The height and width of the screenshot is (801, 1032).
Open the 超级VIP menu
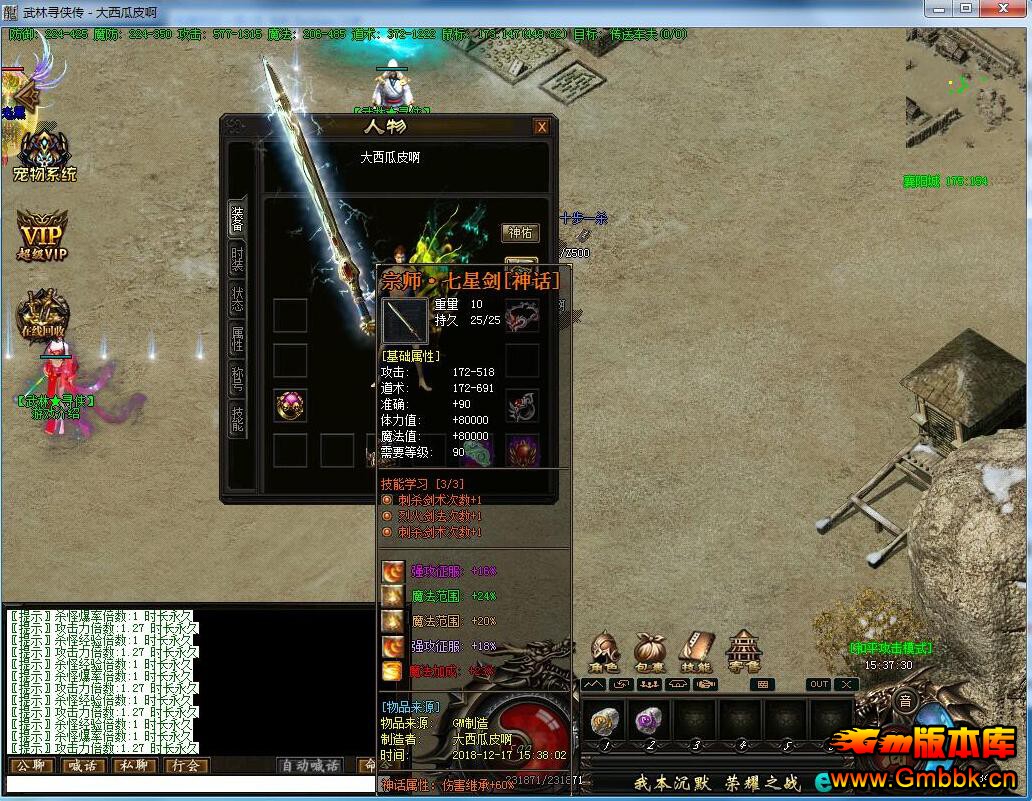tap(42, 237)
